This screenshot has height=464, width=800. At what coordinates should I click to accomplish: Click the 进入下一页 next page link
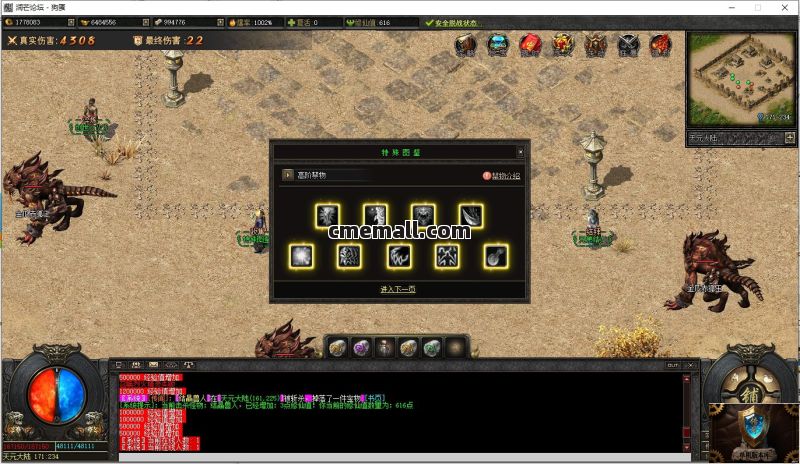coord(398,289)
